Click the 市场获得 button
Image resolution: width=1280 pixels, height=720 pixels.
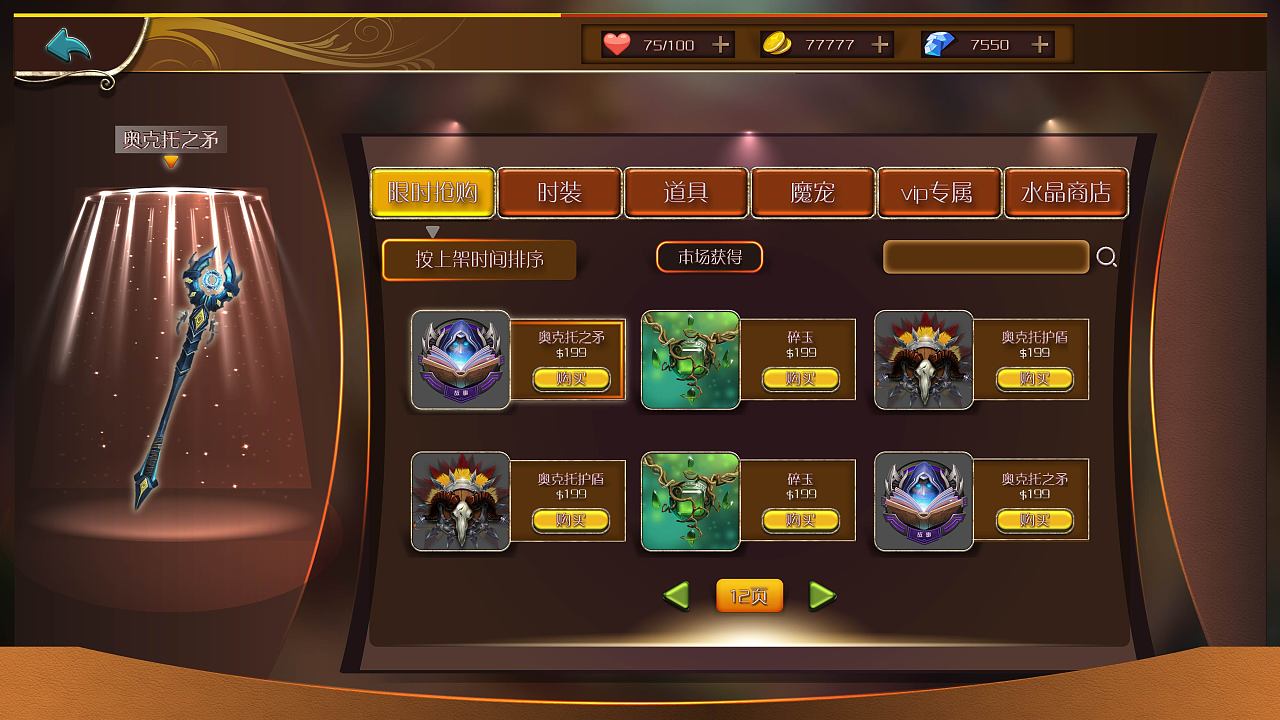[x=710, y=257]
